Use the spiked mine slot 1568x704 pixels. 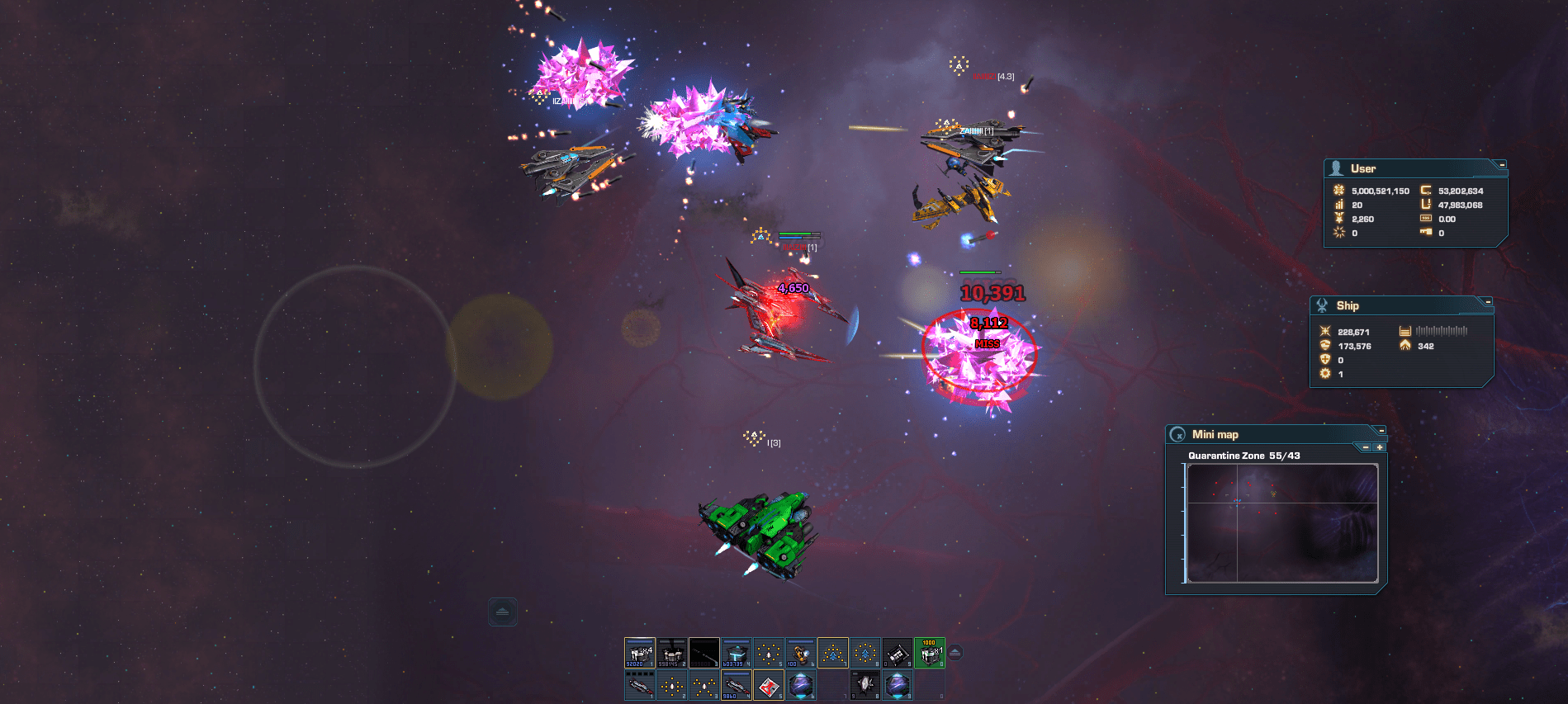coord(865,685)
